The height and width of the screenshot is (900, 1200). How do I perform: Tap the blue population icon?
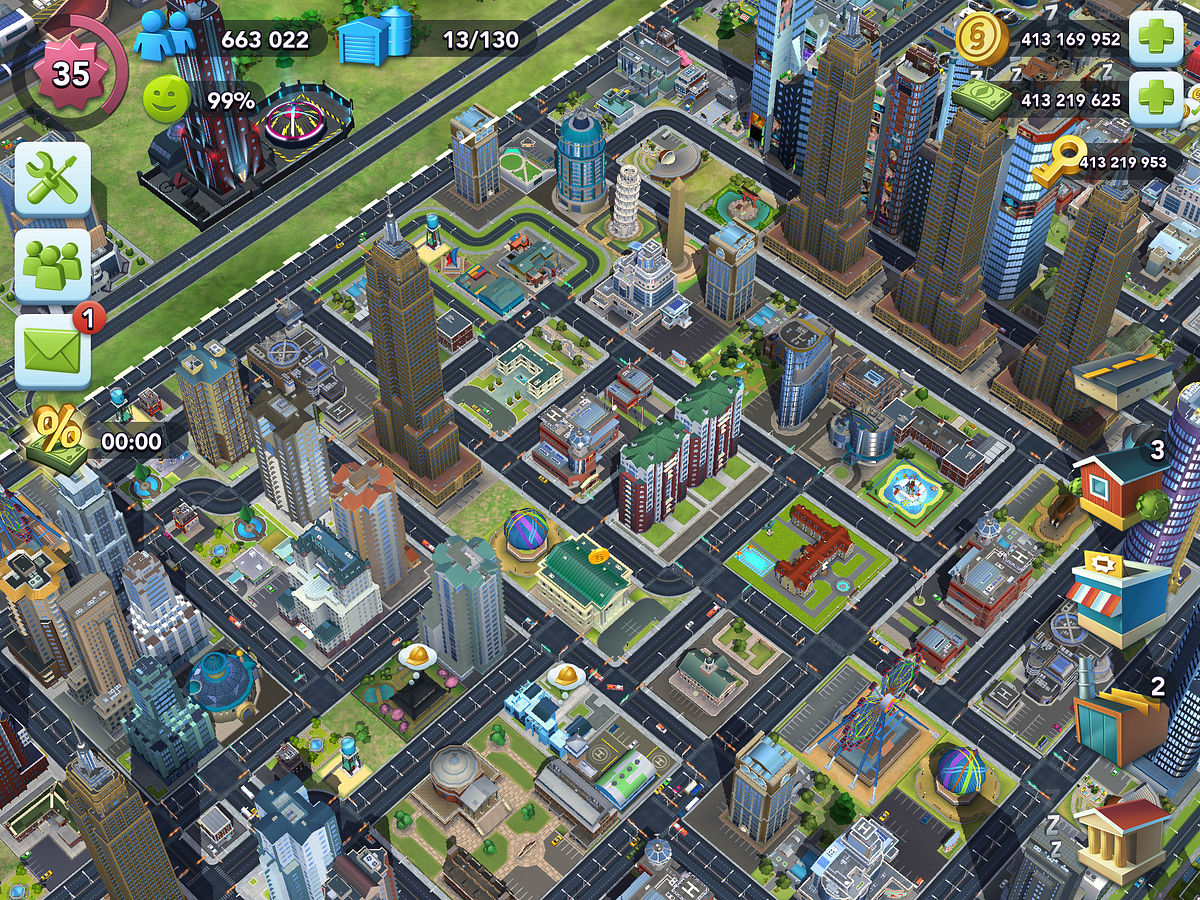pyautogui.click(x=165, y=39)
